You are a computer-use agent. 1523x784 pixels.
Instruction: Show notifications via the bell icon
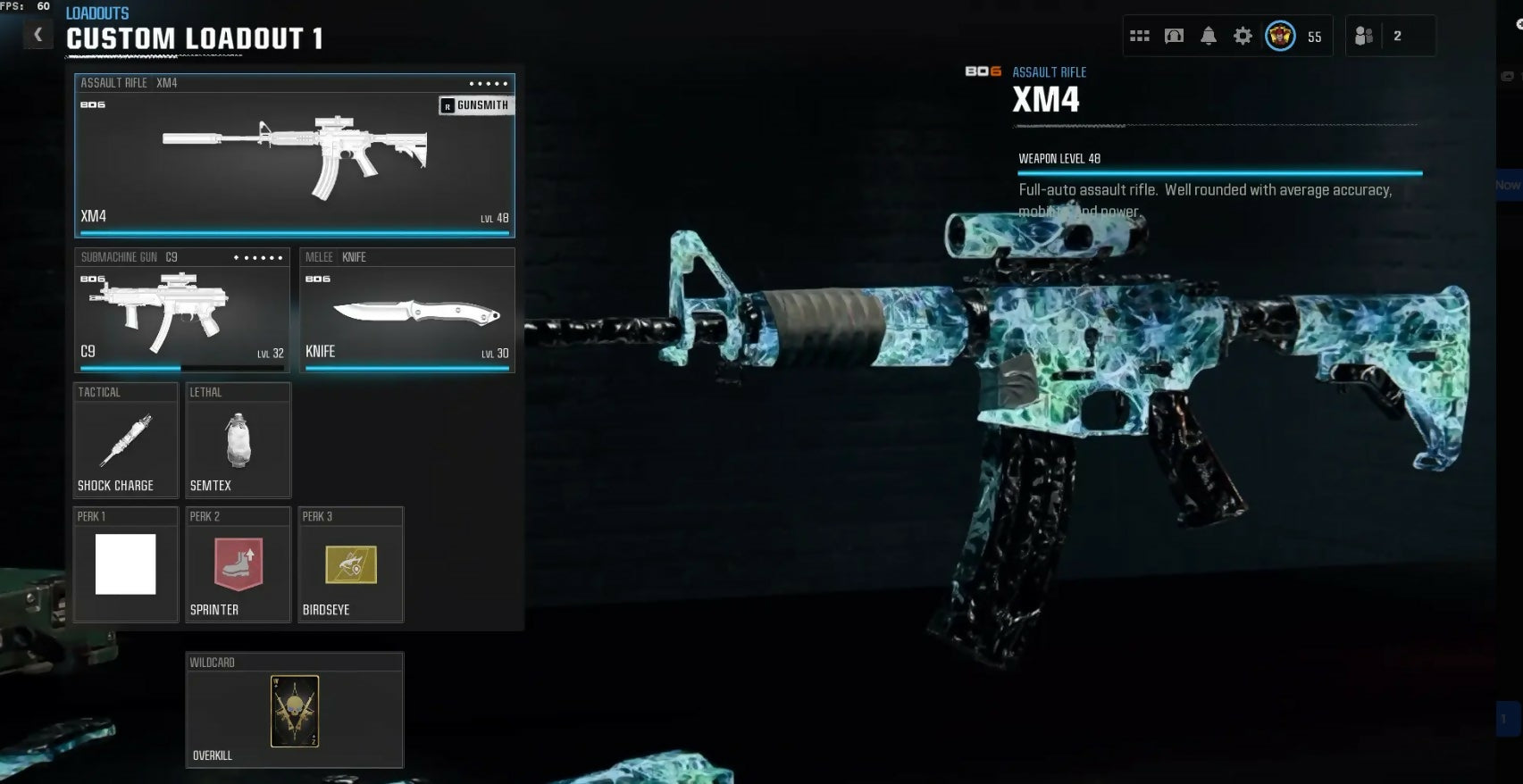click(x=1209, y=37)
